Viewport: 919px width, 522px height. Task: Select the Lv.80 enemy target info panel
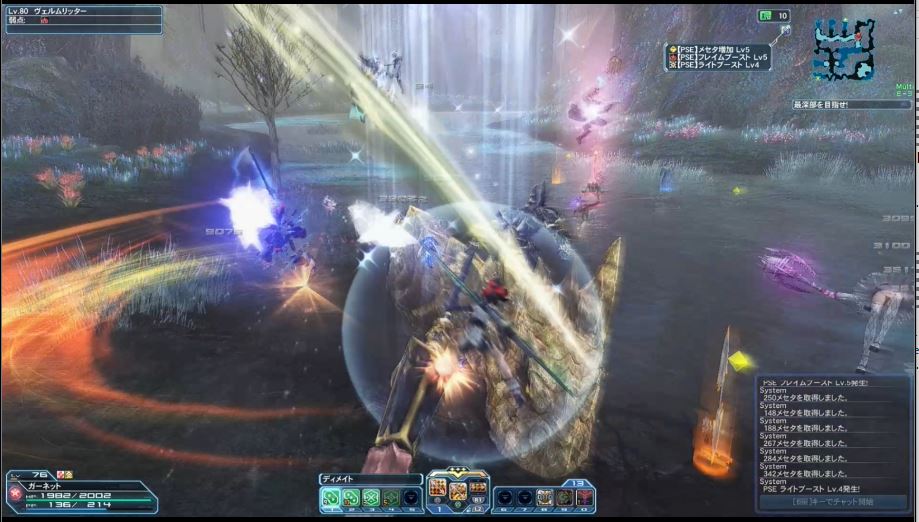click(x=83, y=20)
